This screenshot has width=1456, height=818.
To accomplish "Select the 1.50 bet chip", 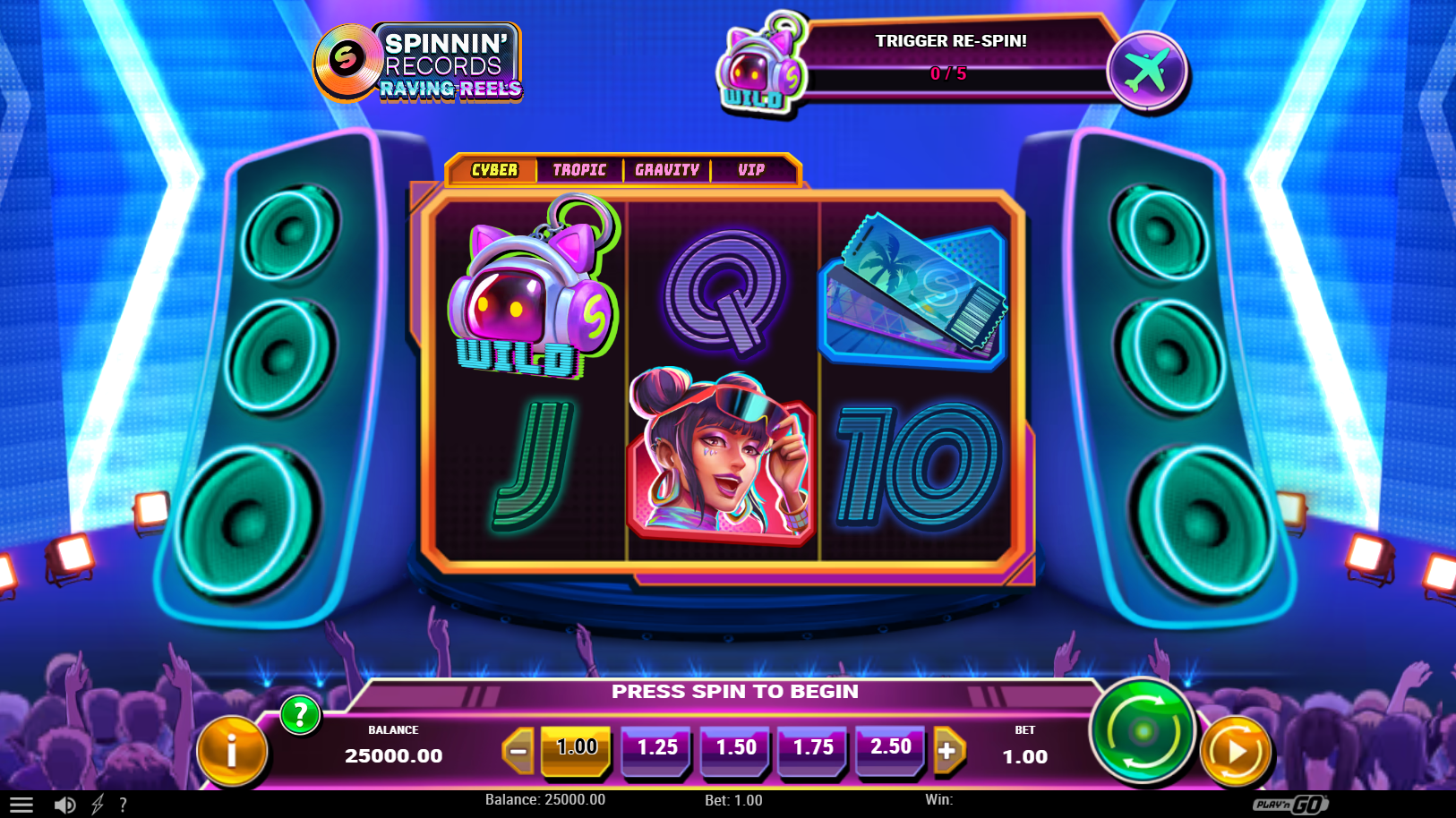I will coord(734,750).
